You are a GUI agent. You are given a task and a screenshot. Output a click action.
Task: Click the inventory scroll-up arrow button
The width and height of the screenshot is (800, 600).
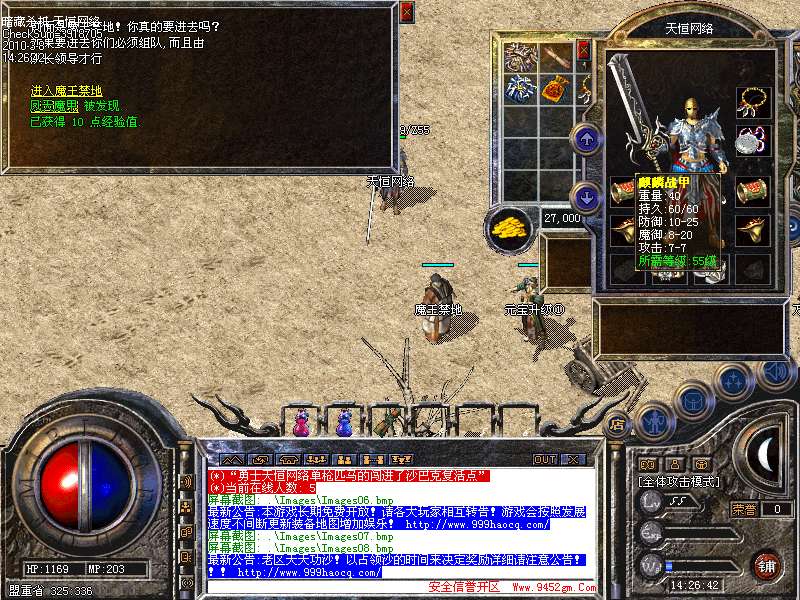587,139
